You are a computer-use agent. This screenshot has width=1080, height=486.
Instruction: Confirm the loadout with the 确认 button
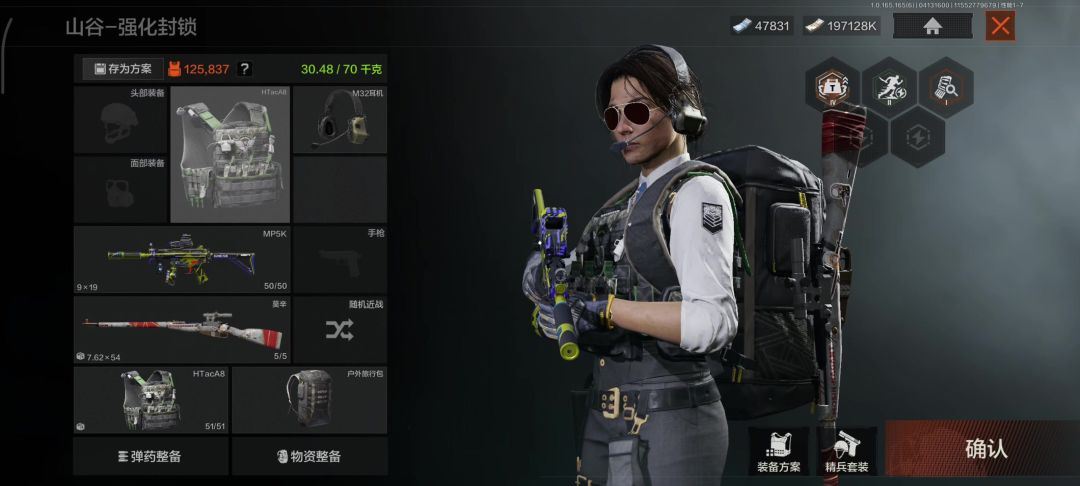tap(984, 449)
